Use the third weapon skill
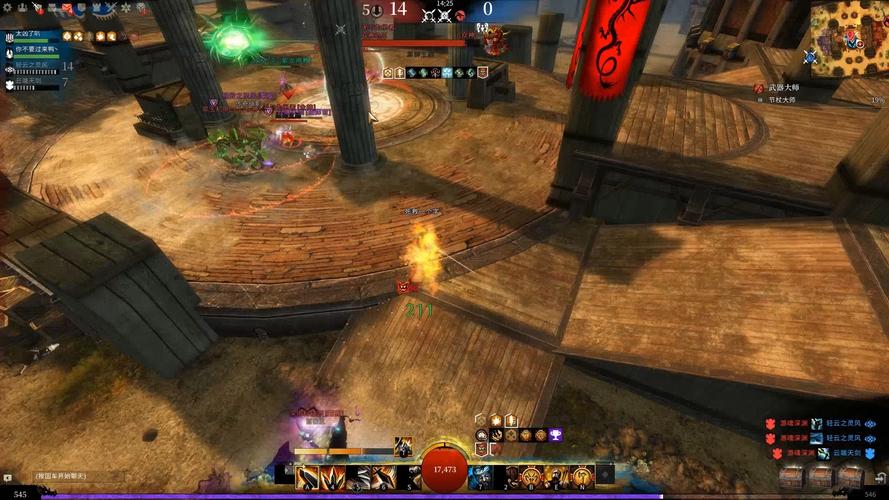 pyautogui.click(x=358, y=477)
